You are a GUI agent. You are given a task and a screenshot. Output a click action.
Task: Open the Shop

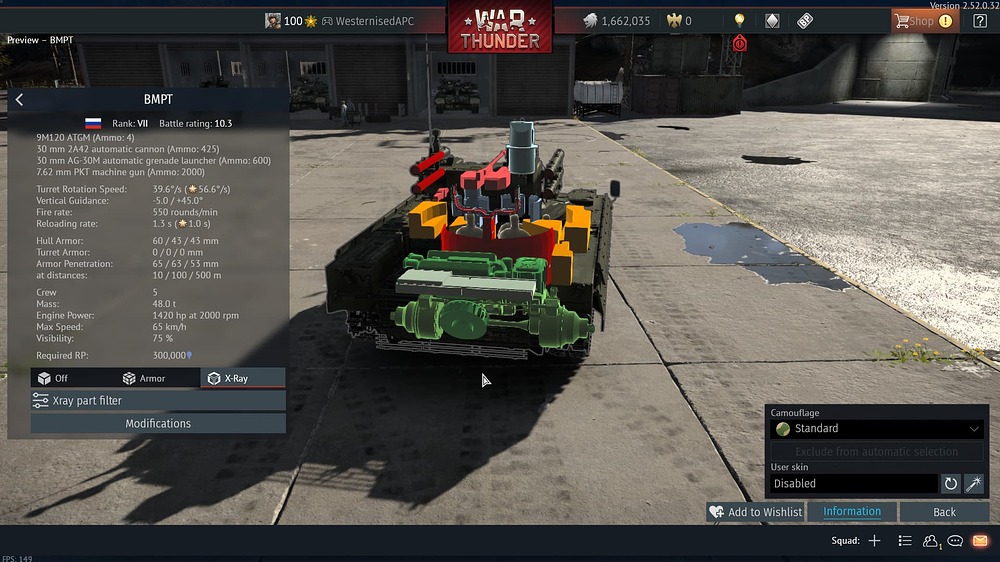point(924,20)
